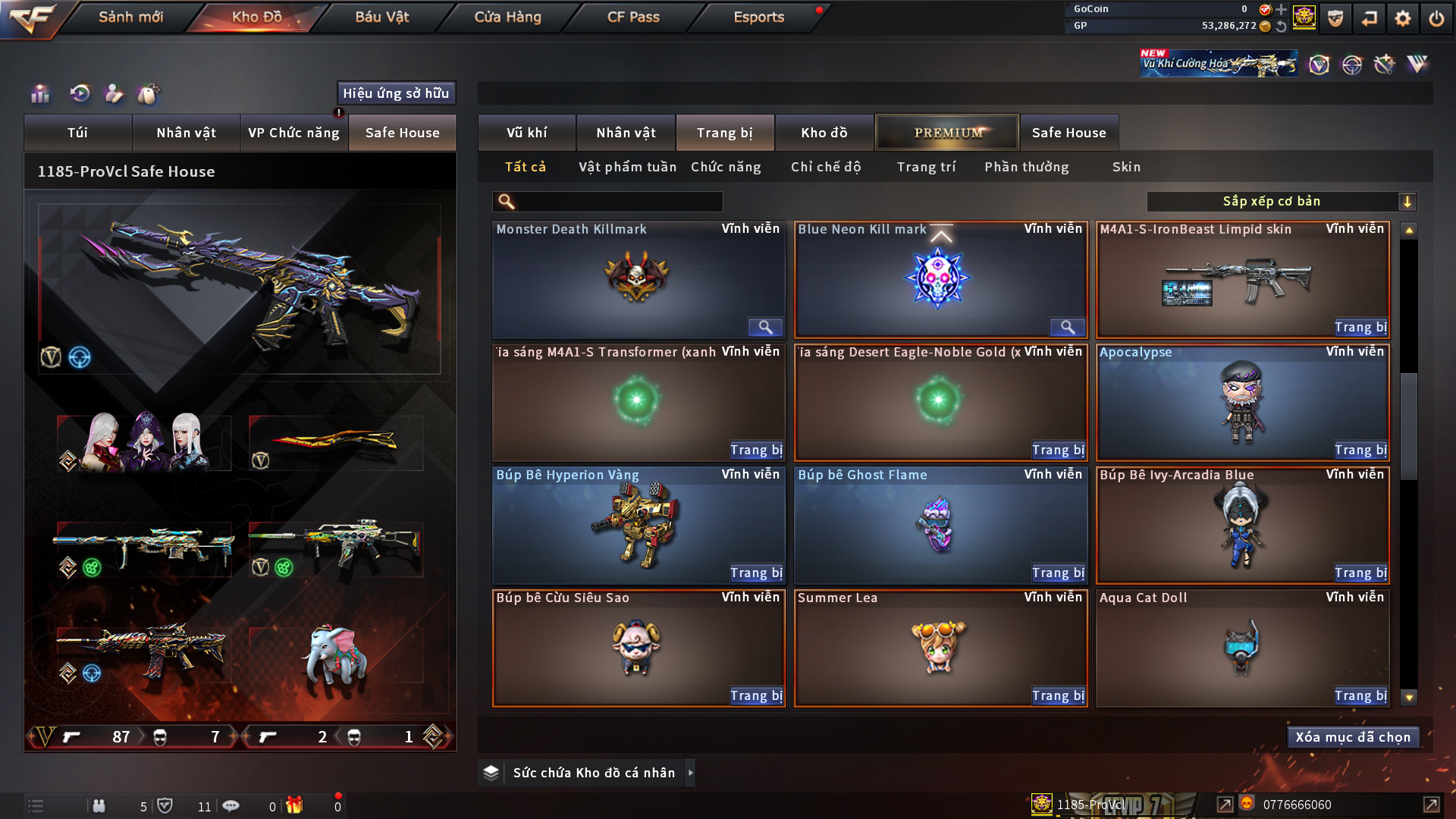
Task: Open the Hiệu ứng sở hữu panel
Action: click(396, 93)
